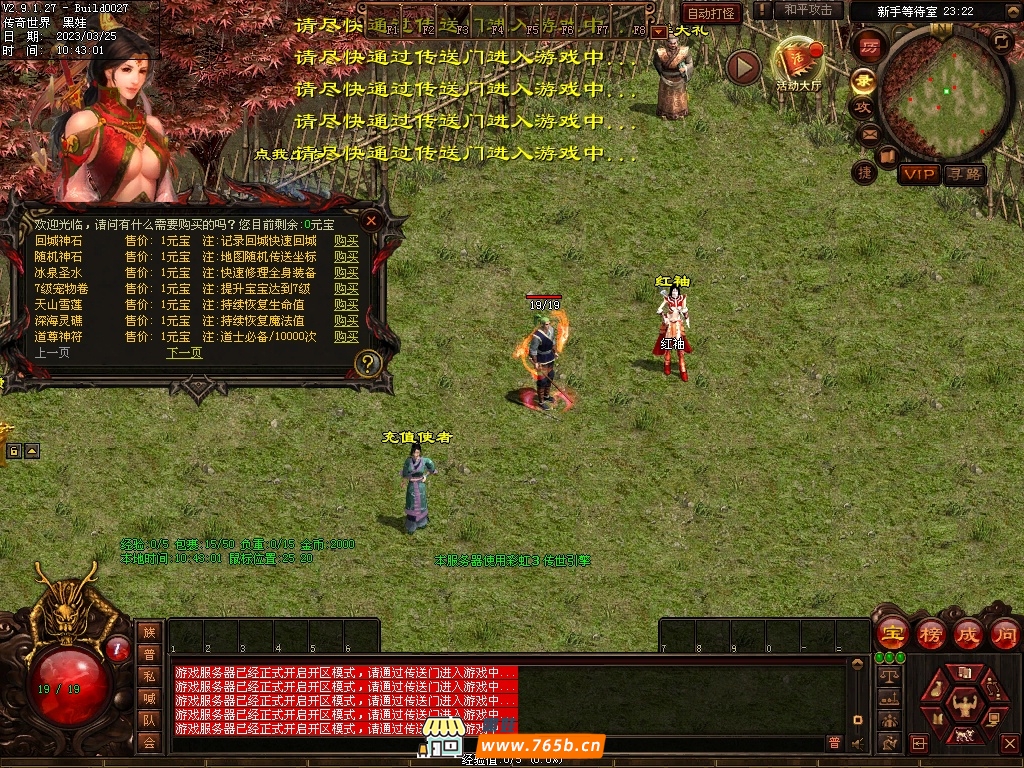
Task: Buy the 回城神石 item
Action: tap(346, 241)
